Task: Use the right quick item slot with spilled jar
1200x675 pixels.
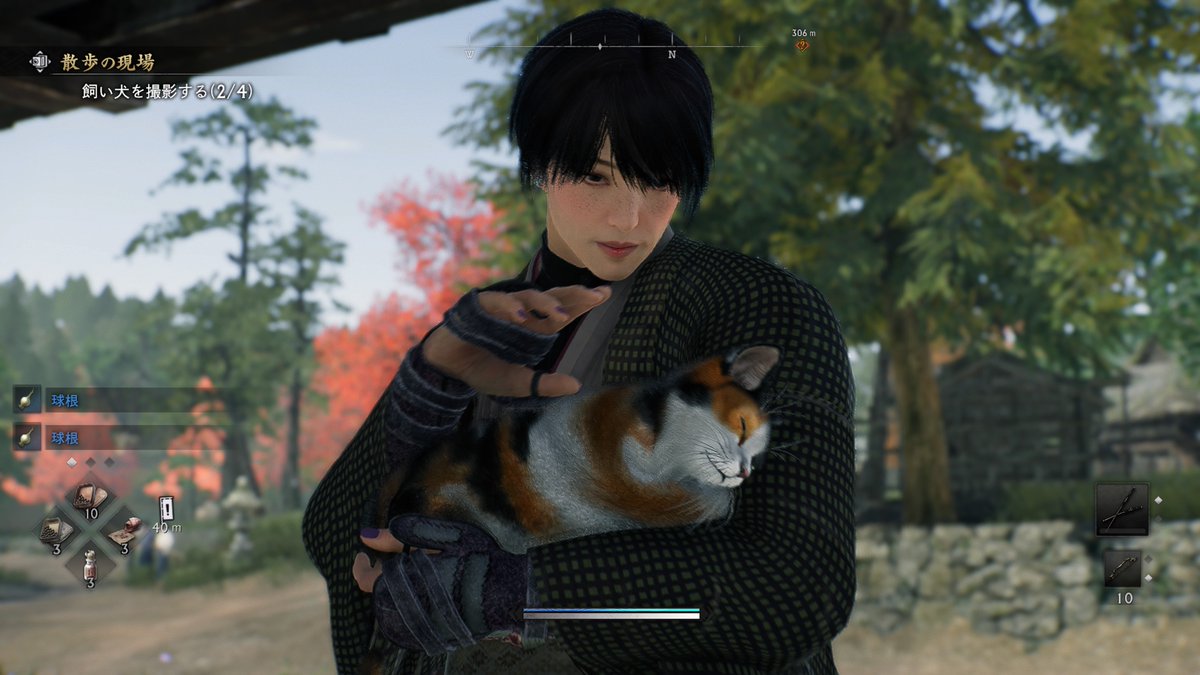Action: pyautogui.click(x=123, y=529)
